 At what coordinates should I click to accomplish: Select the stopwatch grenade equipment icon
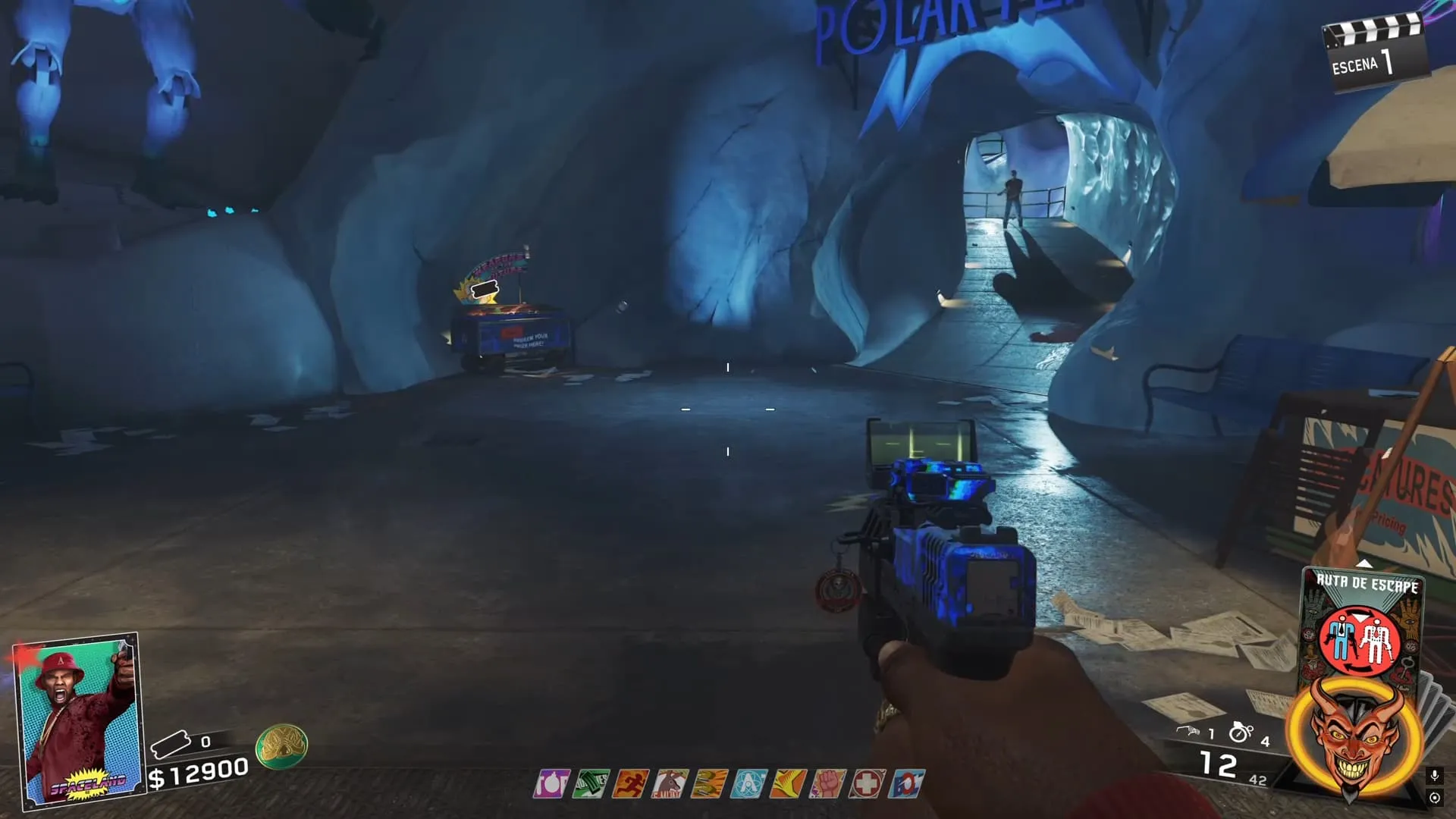(1241, 733)
